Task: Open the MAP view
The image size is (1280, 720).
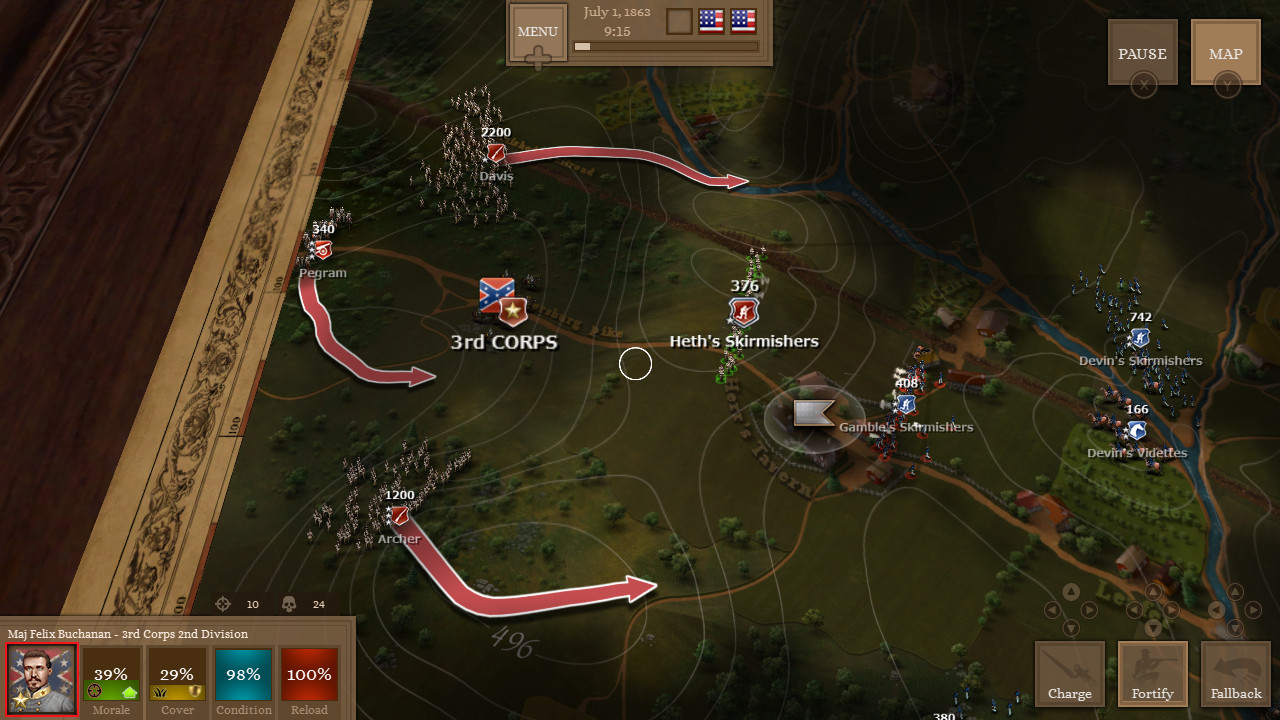Action: coord(1225,54)
